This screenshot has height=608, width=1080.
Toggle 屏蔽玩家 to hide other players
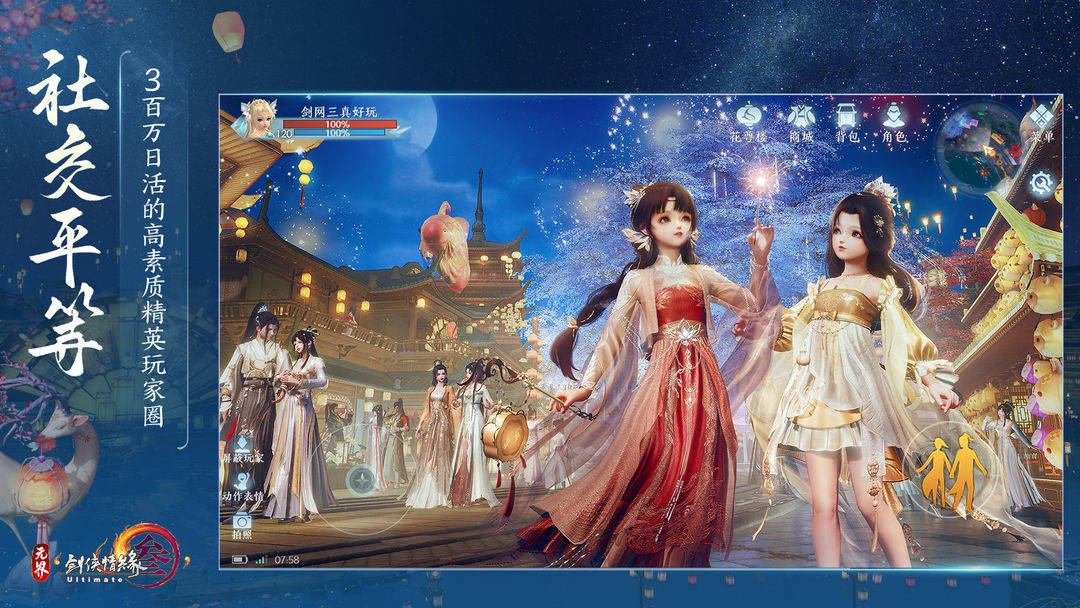242,446
